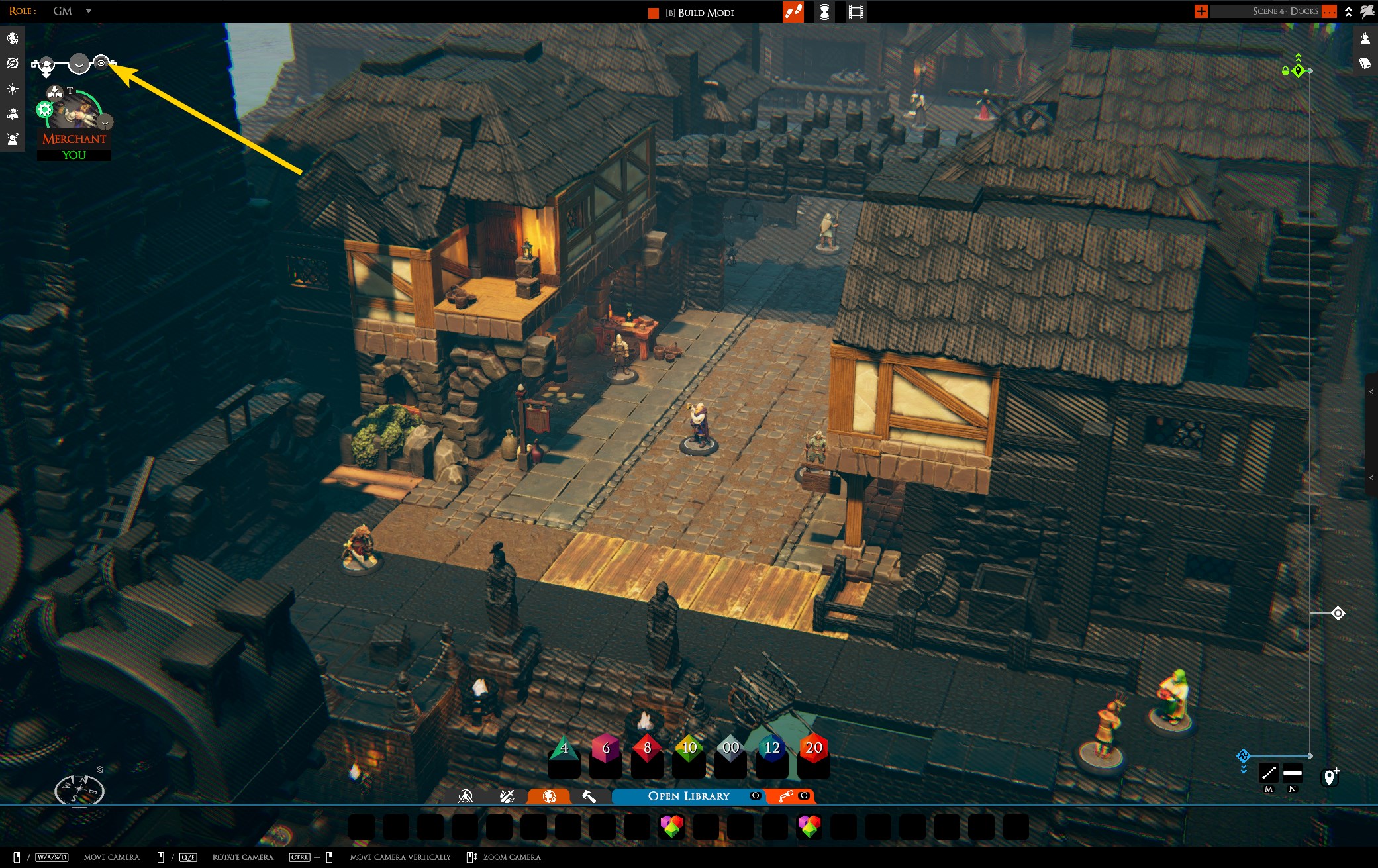
Task: Open the orange three-dots scene options button
Action: pyautogui.click(x=1328, y=11)
